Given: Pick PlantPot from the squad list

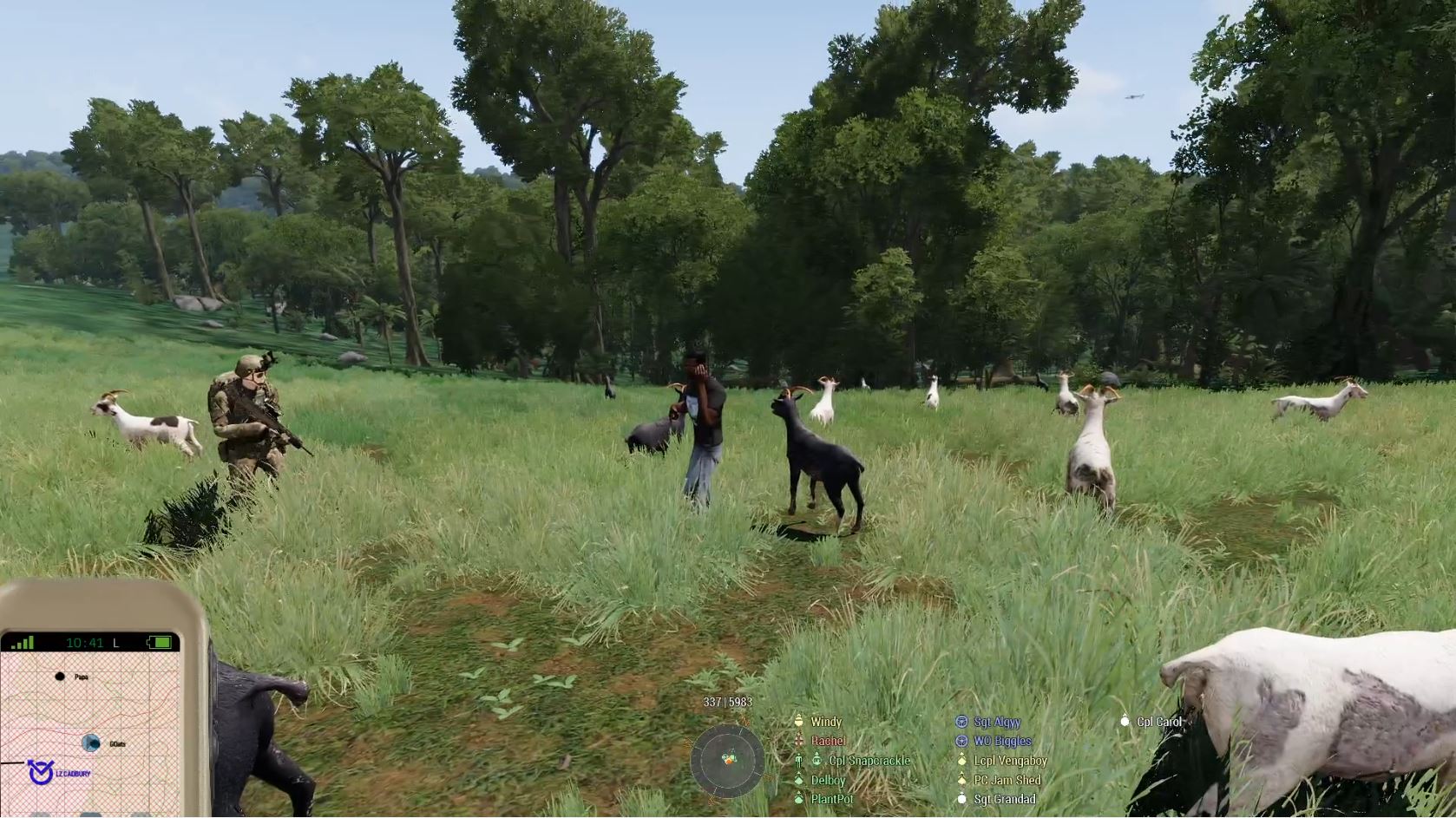Looking at the screenshot, I should (x=831, y=799).
